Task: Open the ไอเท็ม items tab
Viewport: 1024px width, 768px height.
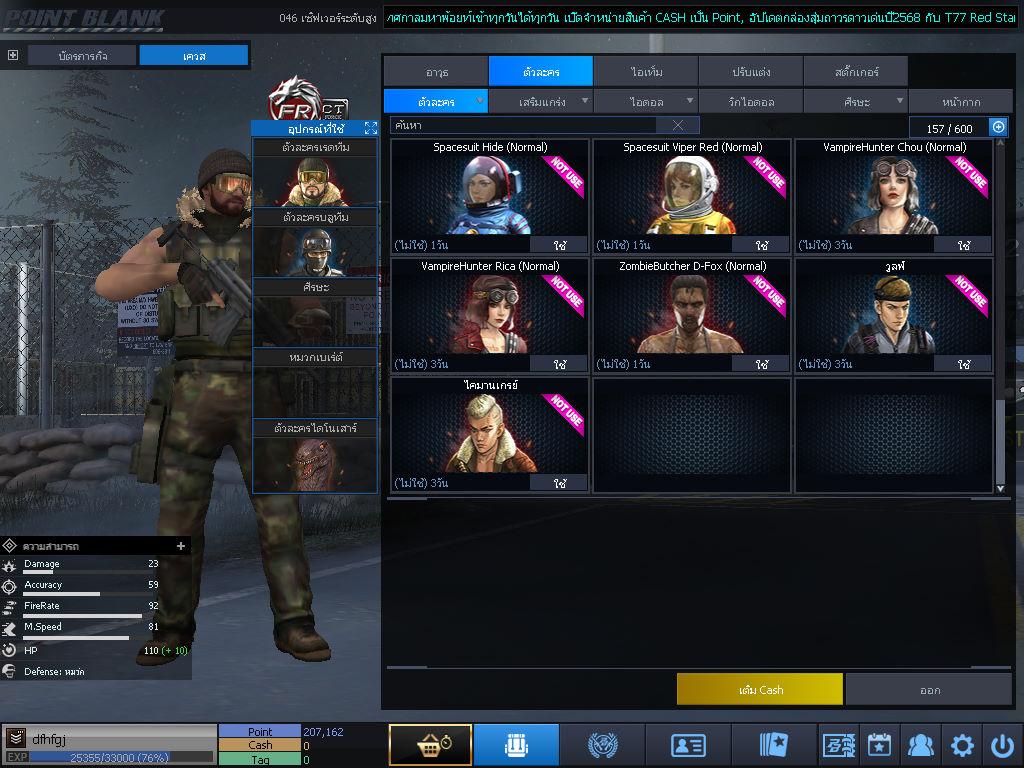Action: coord(646,72)
